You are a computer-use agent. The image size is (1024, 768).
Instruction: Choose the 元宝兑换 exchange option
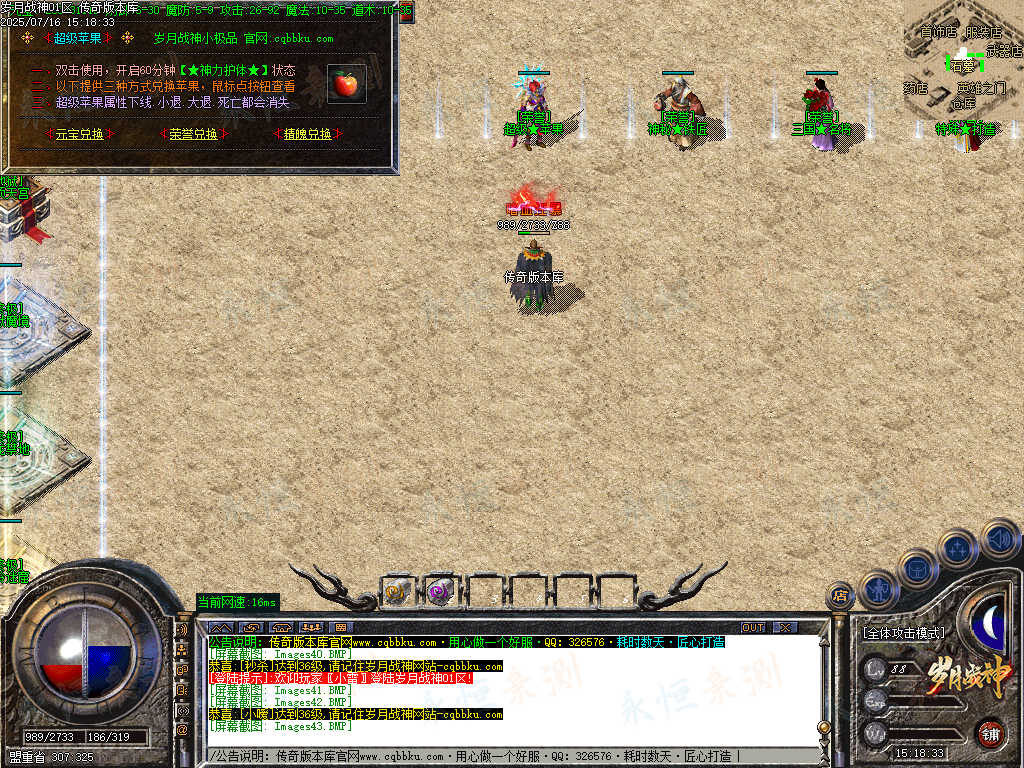79,134
